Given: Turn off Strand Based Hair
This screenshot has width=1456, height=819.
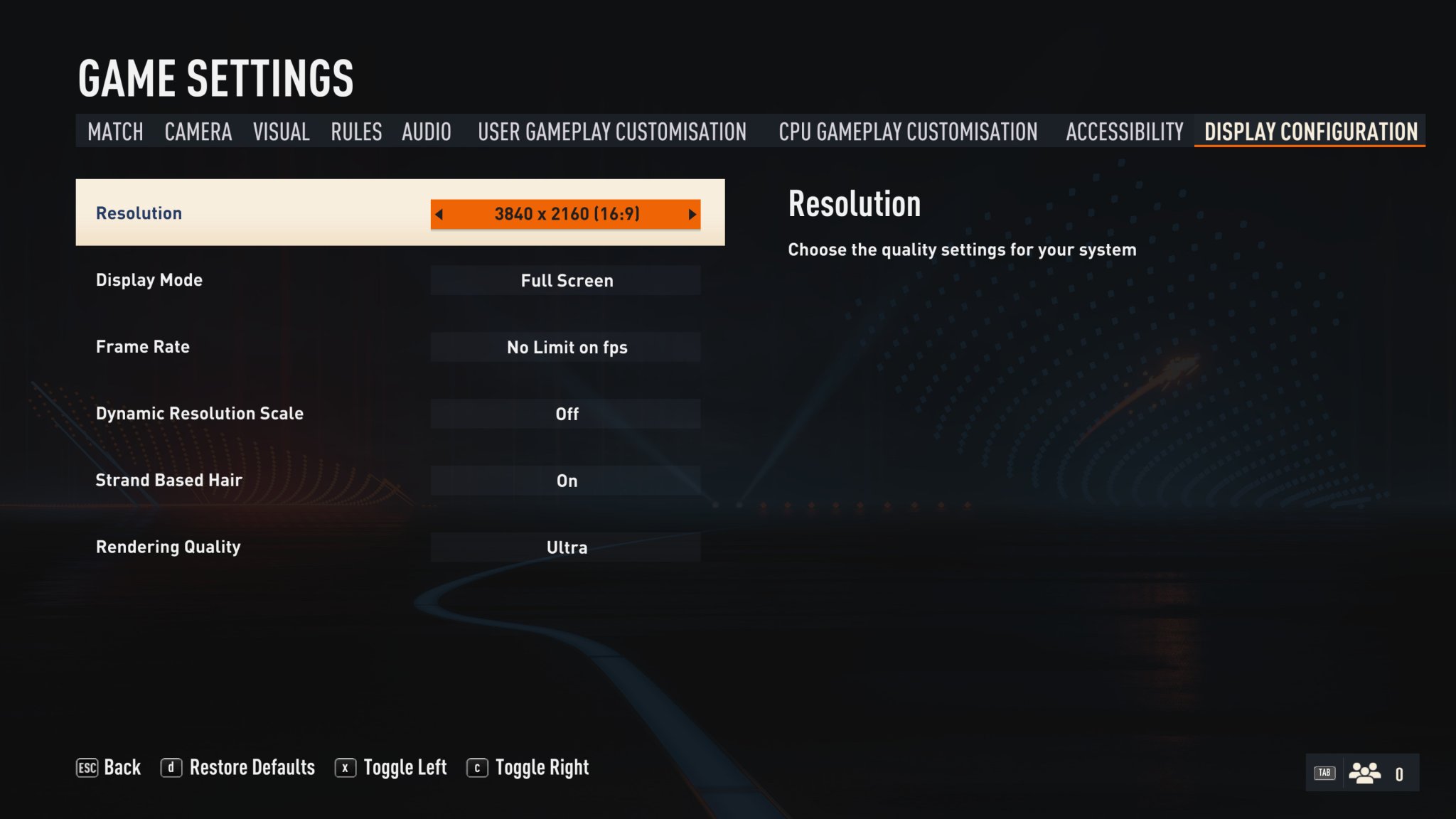Looking at the screenshot, I should click(566, 480).
